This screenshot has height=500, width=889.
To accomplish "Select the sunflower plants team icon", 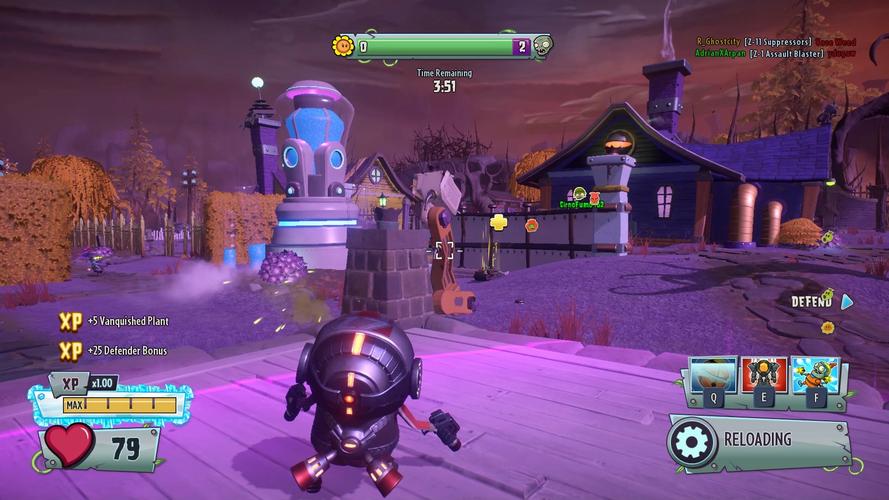I will click(x=343, y=46).
